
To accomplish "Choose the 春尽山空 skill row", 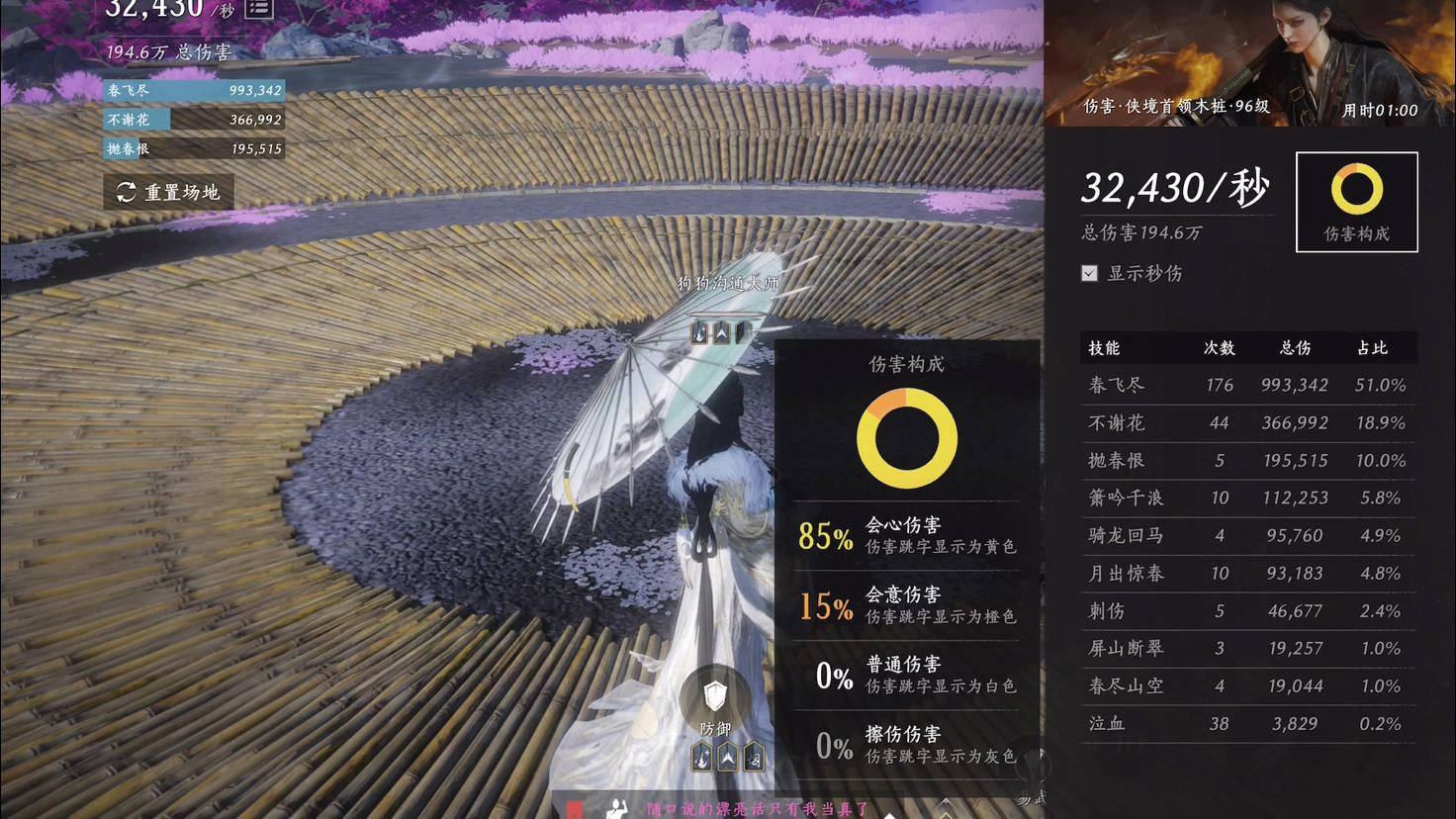I will 1247,685.
